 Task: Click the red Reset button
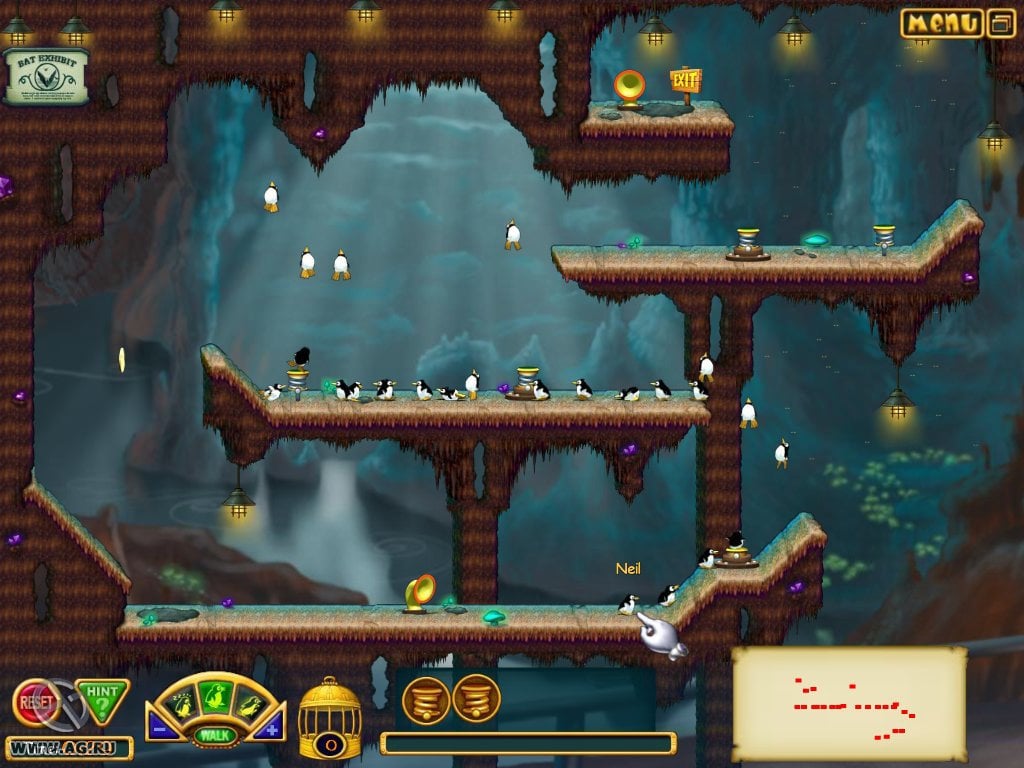pyautogui.click(x=35, y=702)
